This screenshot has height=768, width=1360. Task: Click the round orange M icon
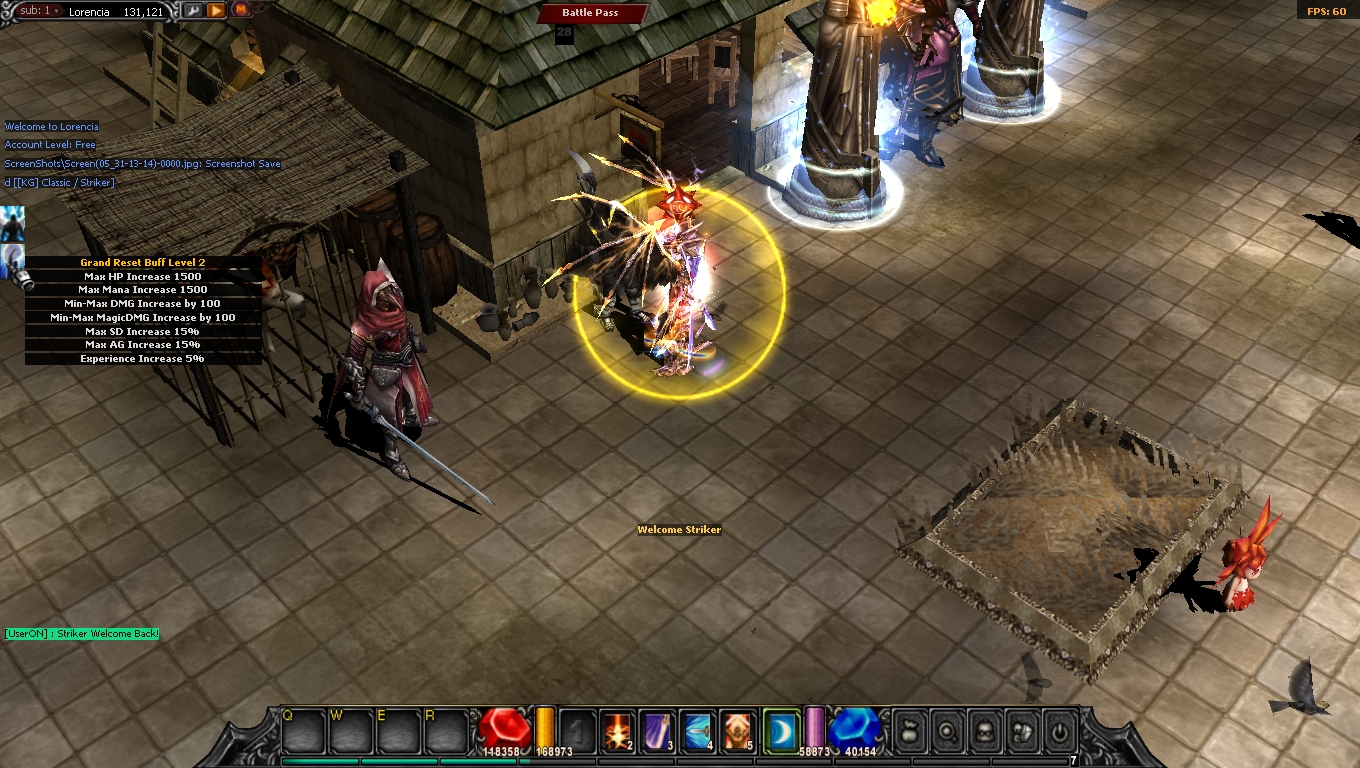click(241, 10)
